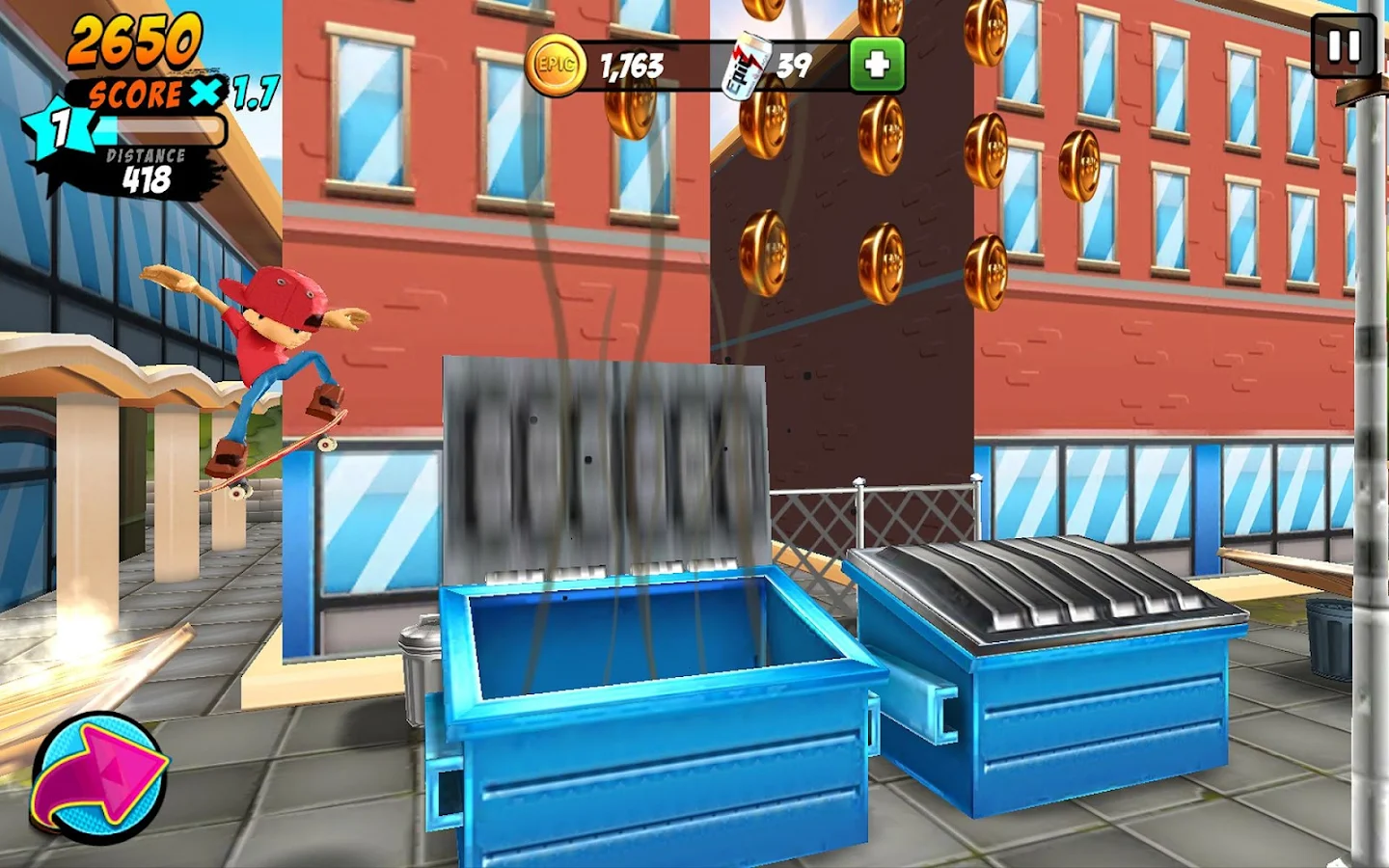Tap the golden EPIC coin icon

coord(553,65)
